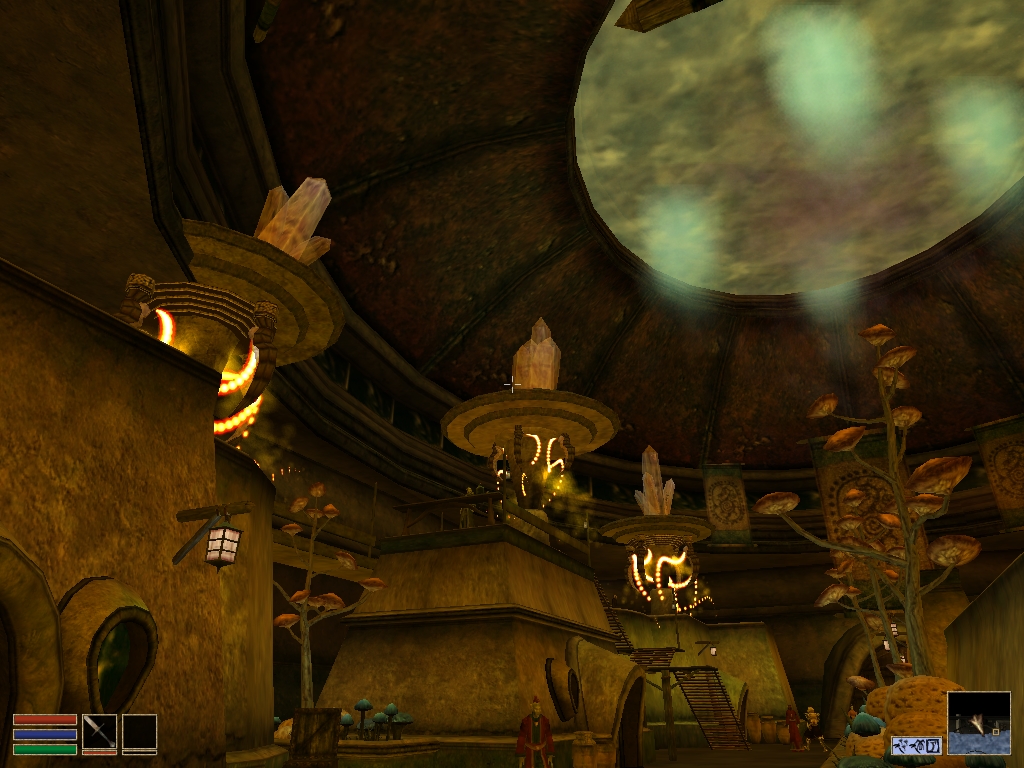Select the equipped sword weapon icon
The image size is (1024, 768).
click(99, 731)
